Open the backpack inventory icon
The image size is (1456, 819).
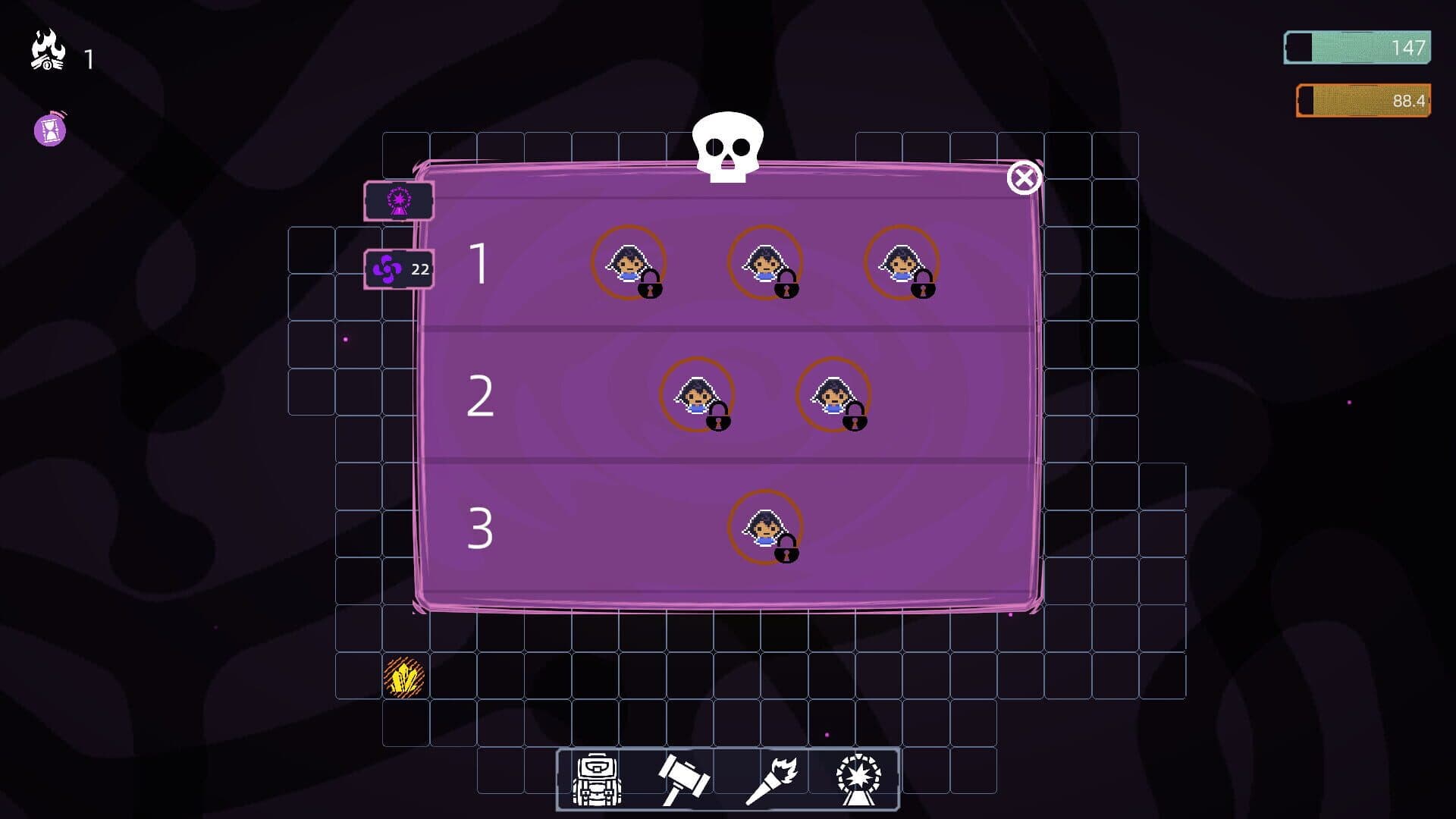click(599, 780)
